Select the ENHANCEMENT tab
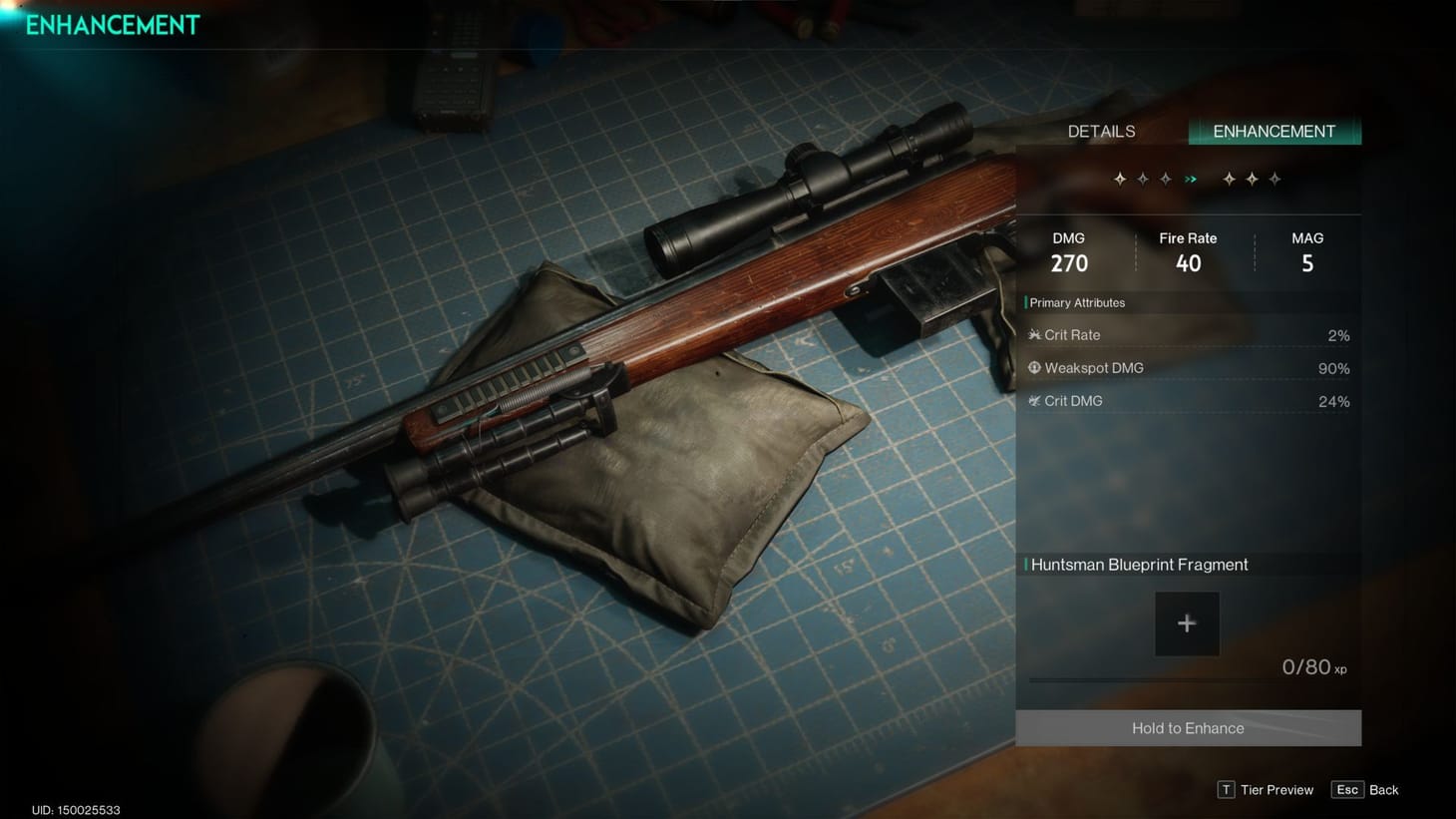 tap(1274, 131)
